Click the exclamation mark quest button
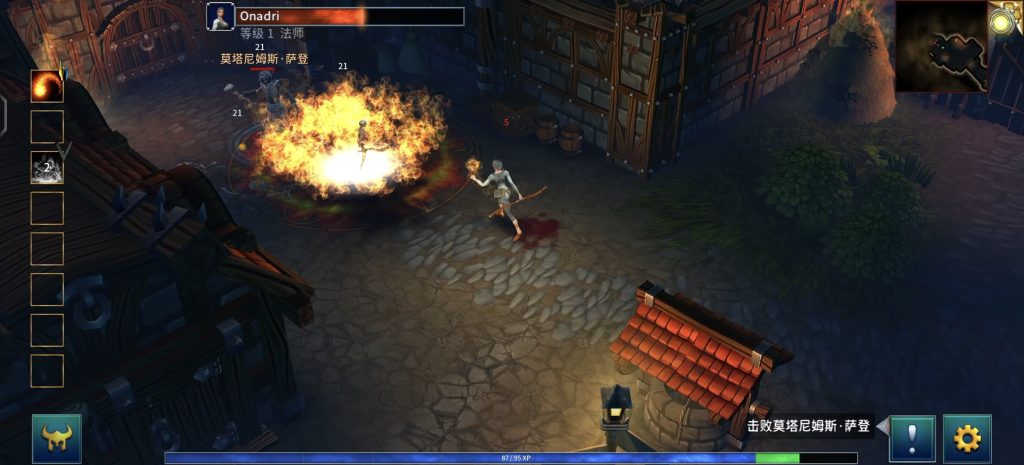Viewport: 1024px width, 465px height. pos(912,439)
